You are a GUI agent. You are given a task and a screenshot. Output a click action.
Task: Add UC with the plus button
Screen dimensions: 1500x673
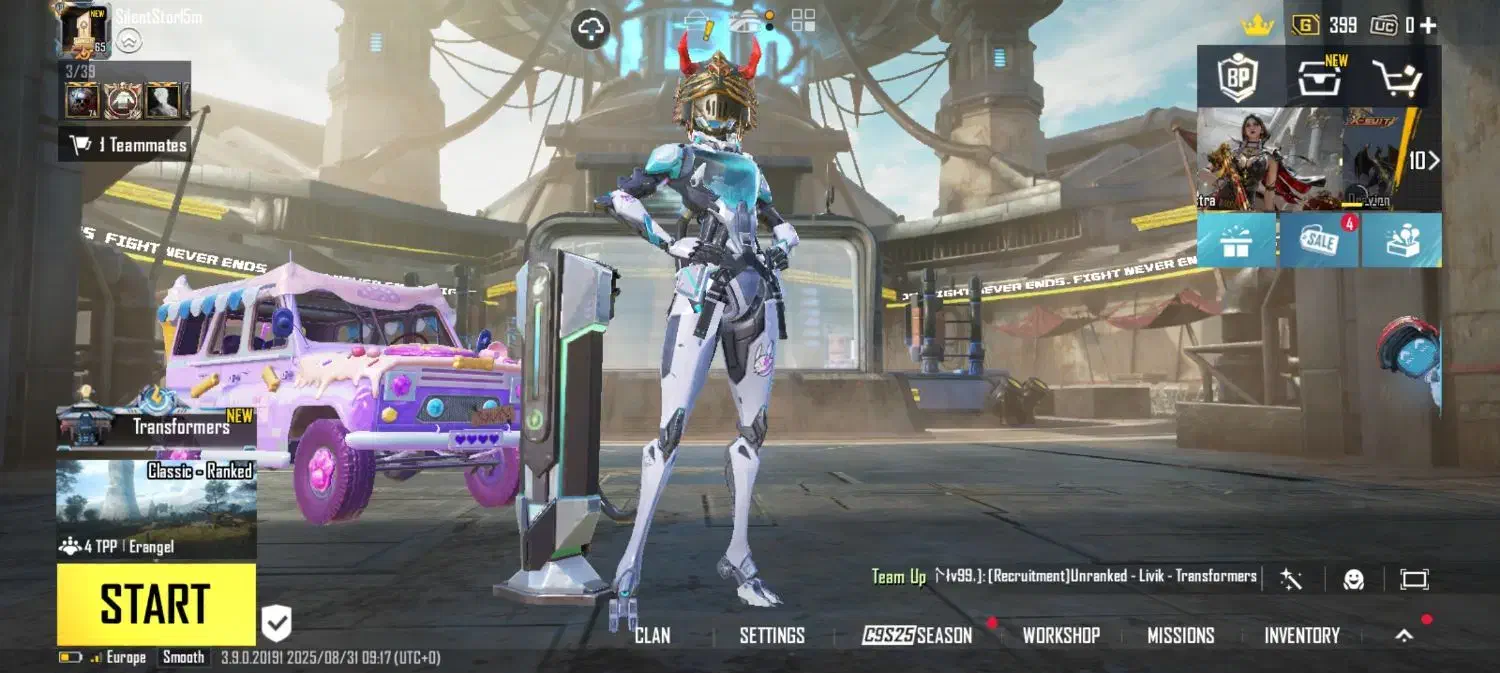point(1428,26)
